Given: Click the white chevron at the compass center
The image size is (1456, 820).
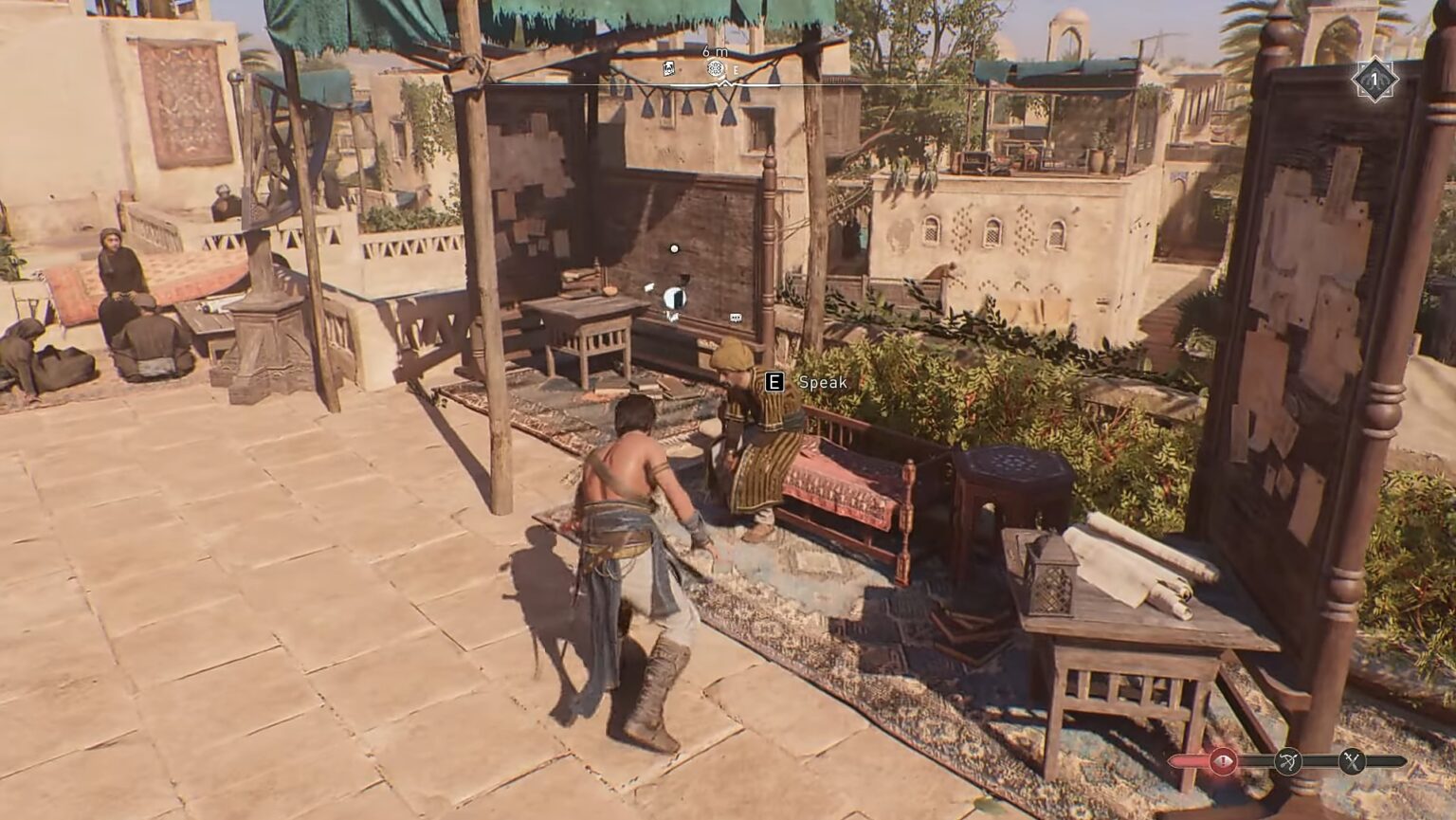Looking at the screenshot, I should pyautogui.click(x=725, y=82).
